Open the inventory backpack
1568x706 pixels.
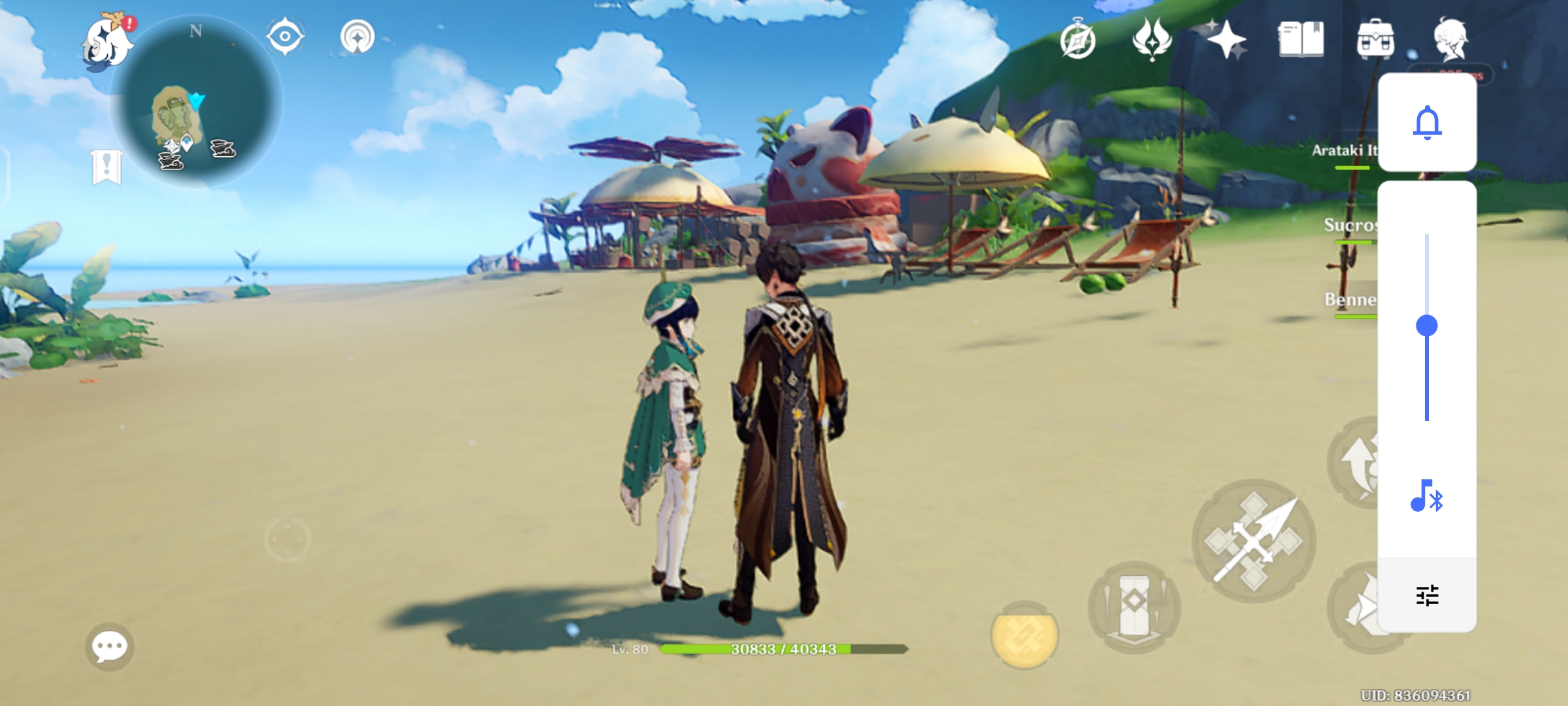tap(1377, 39)
